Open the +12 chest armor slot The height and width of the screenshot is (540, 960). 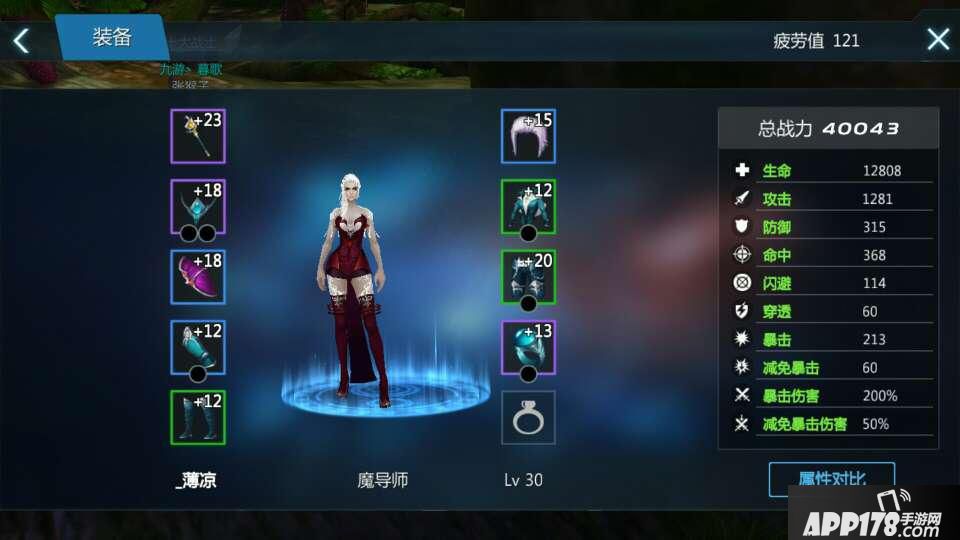[528, 207]
